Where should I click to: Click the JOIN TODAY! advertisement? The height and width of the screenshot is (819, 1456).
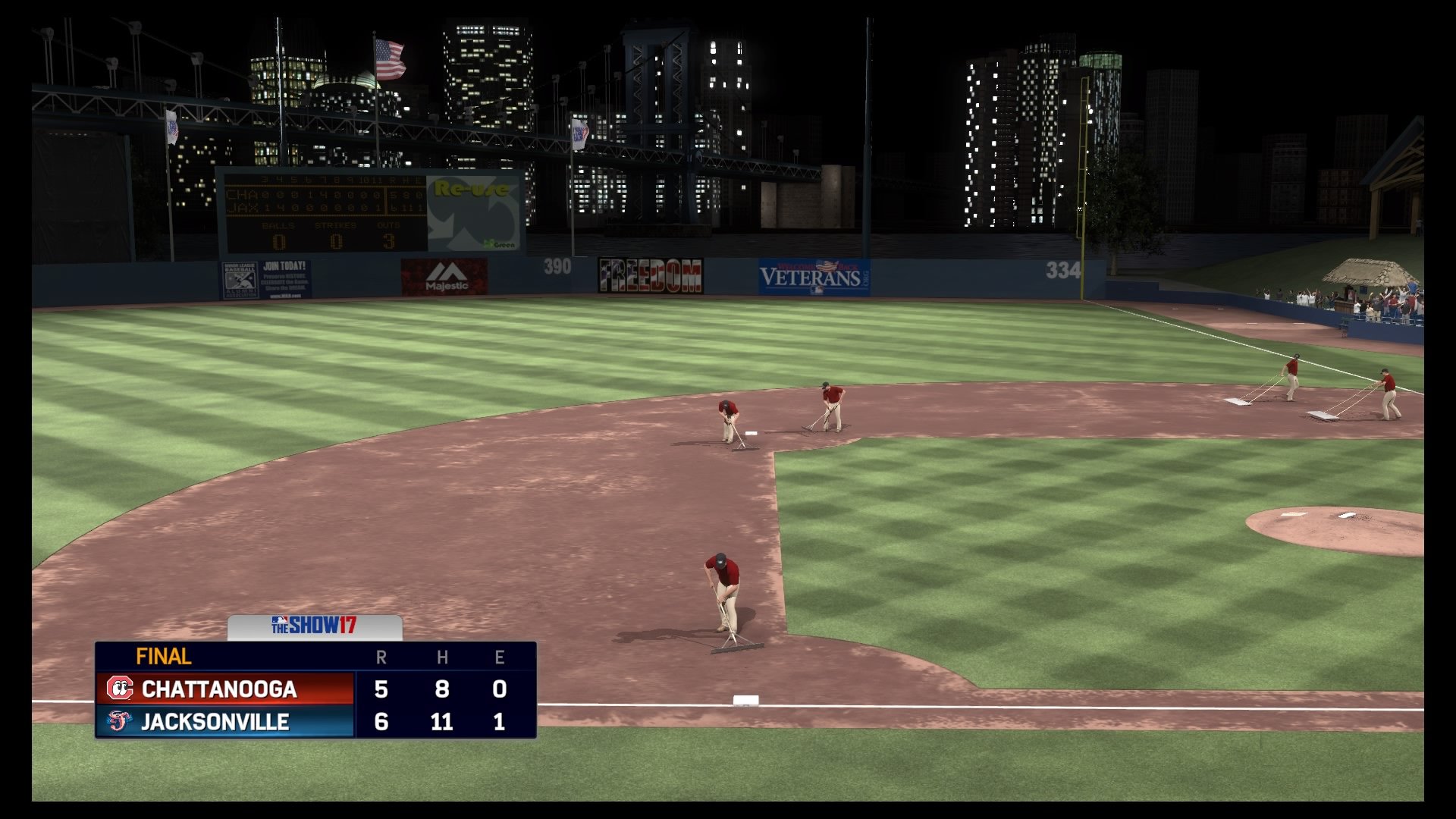tap(284, 268)
